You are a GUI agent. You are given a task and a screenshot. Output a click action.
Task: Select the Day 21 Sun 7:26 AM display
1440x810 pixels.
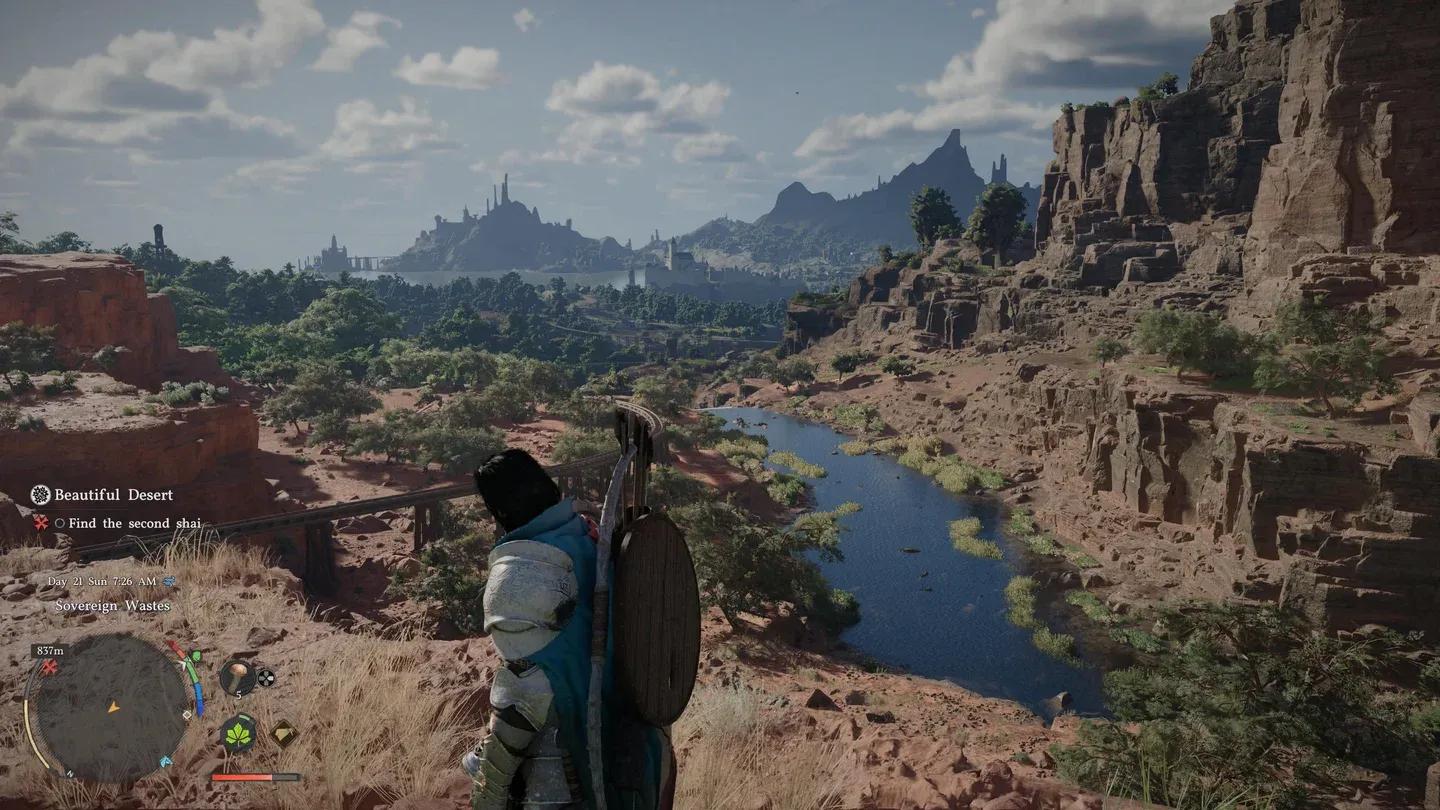tap(102, 581)
